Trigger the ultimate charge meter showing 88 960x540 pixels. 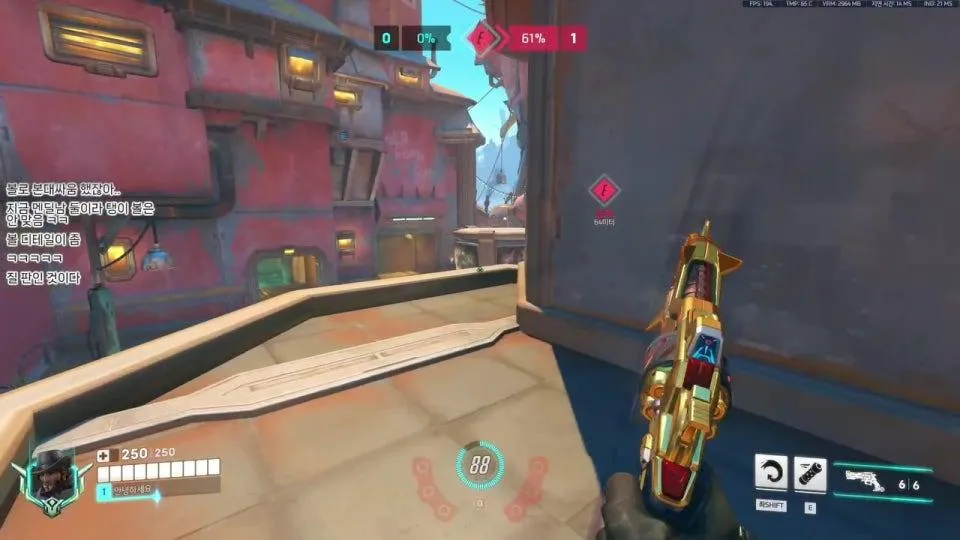point(480,465)
